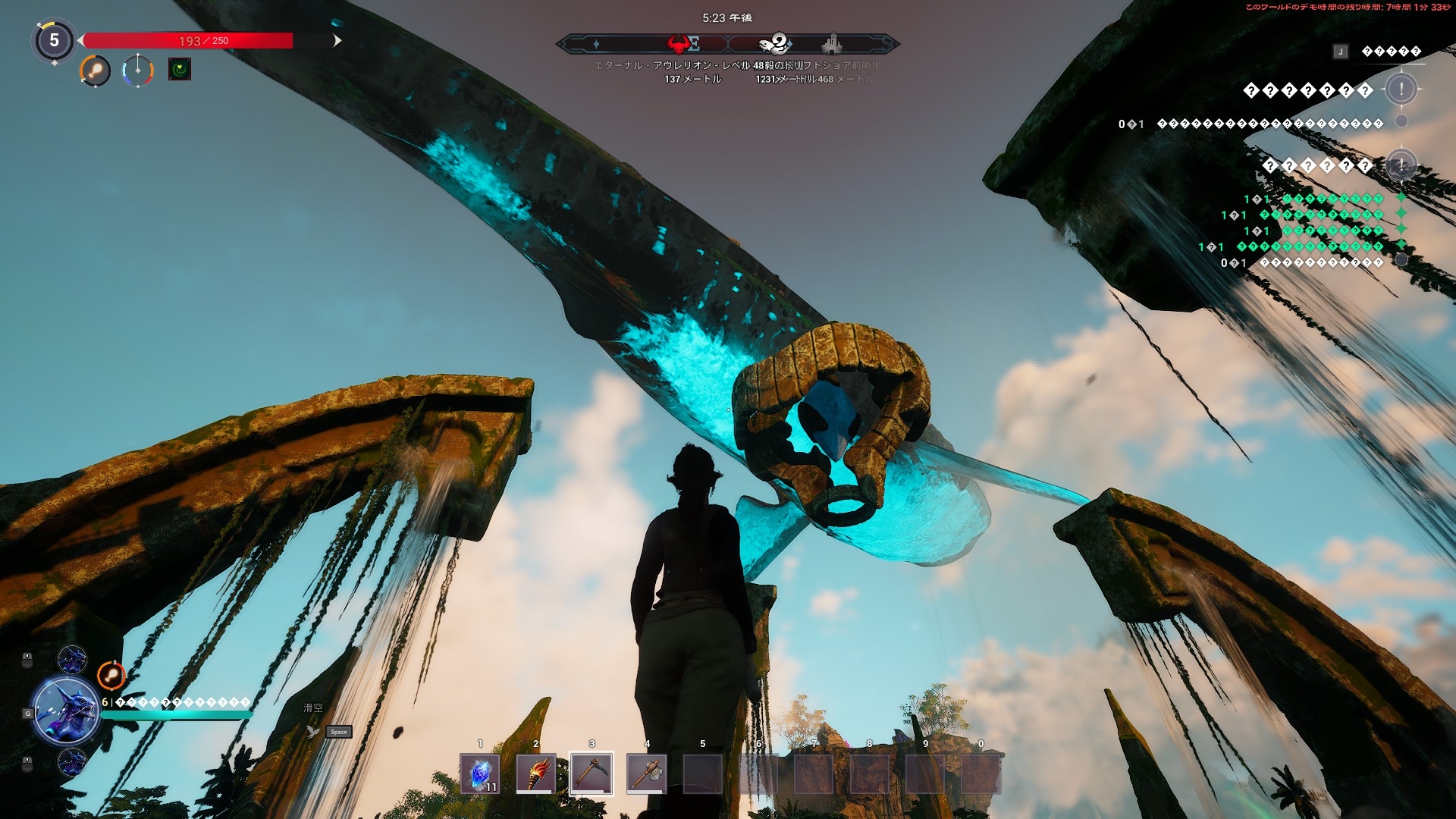This screenshot has width=1456, height=819.
Task: Click the player level 5 badge
Action: click(x=54, y=40)
